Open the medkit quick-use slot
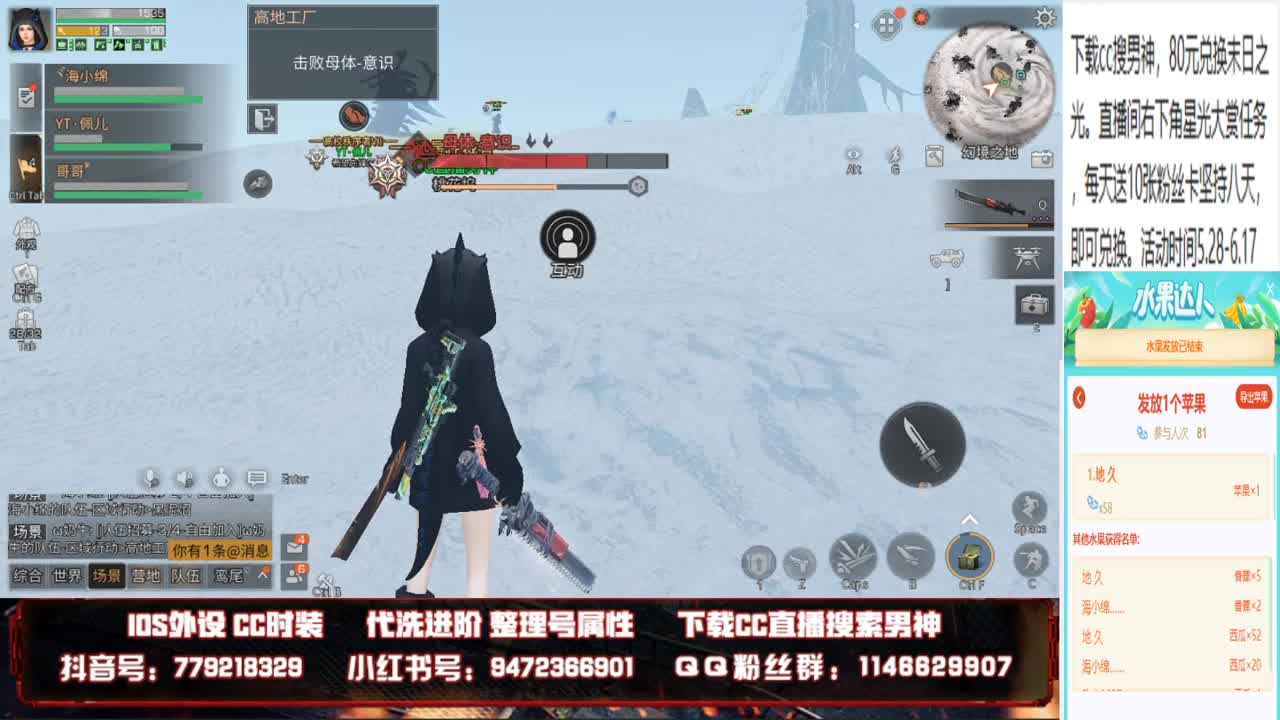 coord(1034,305)
